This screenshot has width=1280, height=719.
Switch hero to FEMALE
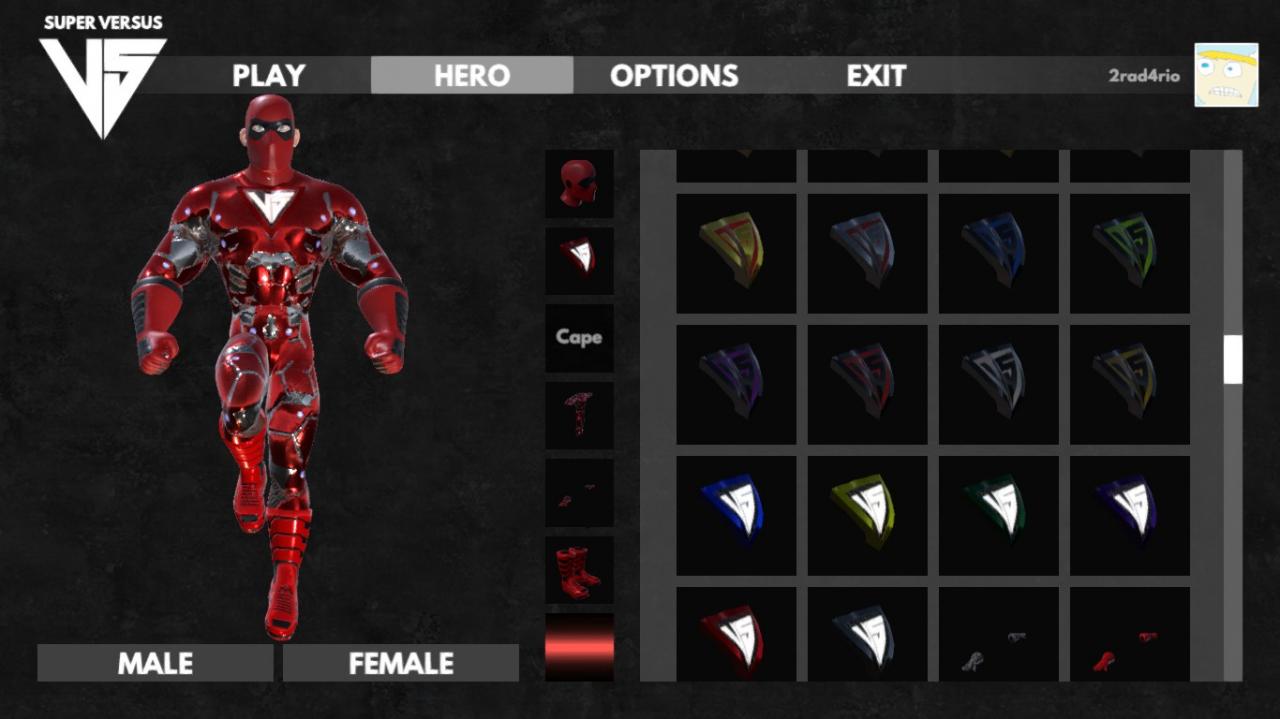pyautogui.click(x=401, y=663)
